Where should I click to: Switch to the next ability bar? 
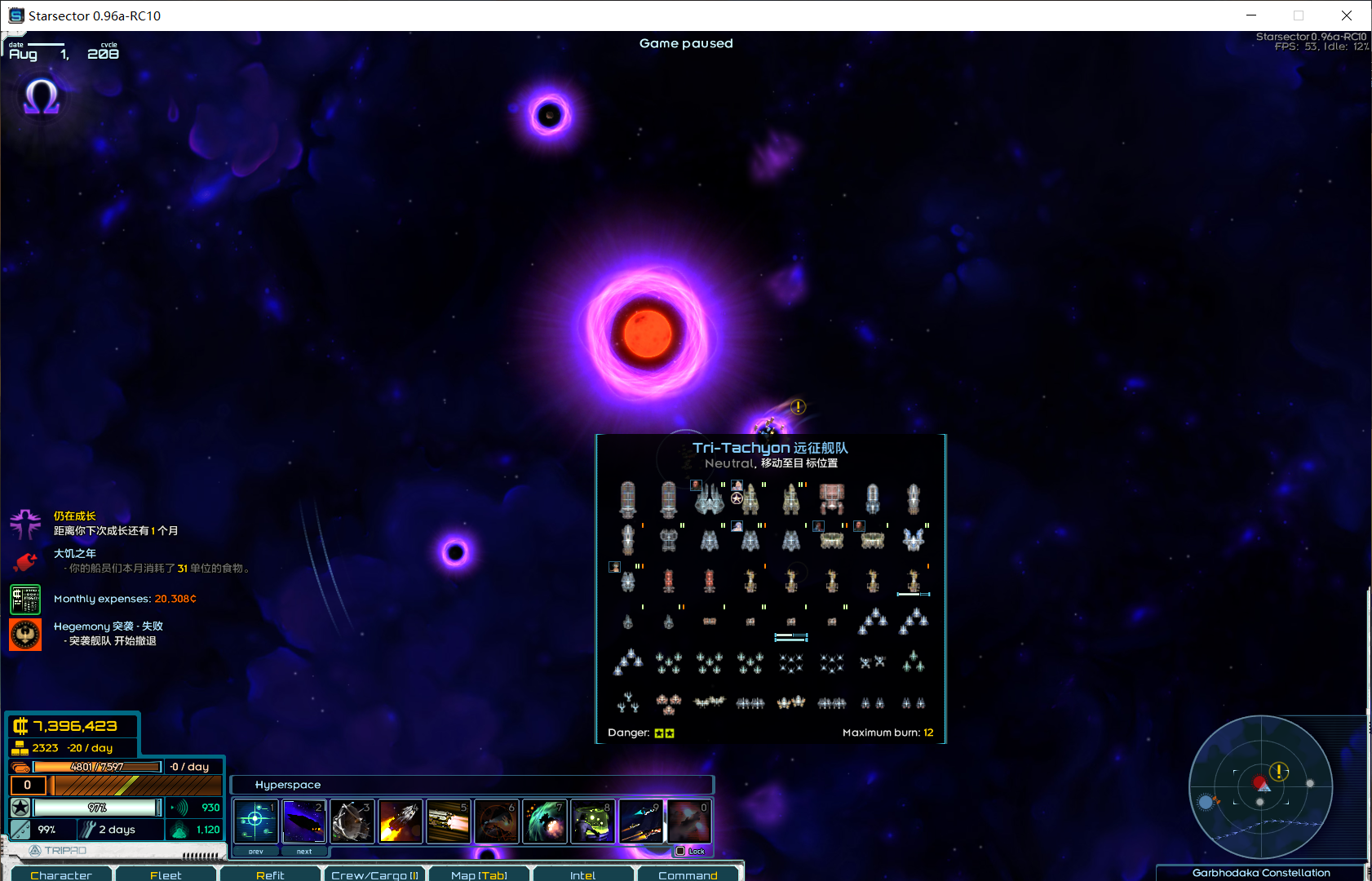[x=304, y=851]
